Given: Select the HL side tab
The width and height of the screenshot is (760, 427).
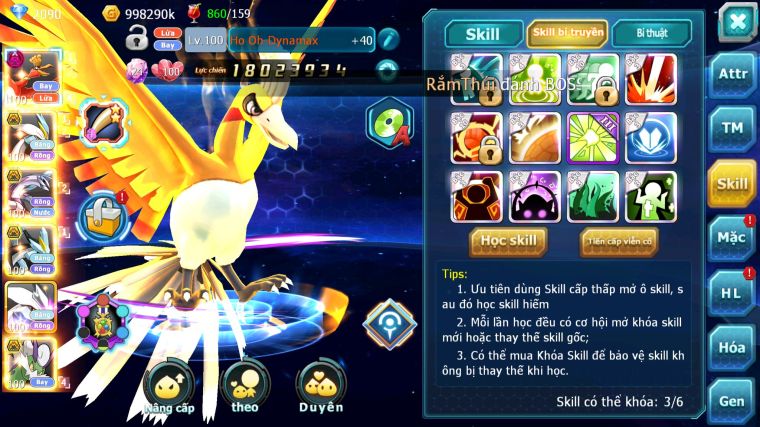Looking at the screenshot, I should (x=731, y=292).
